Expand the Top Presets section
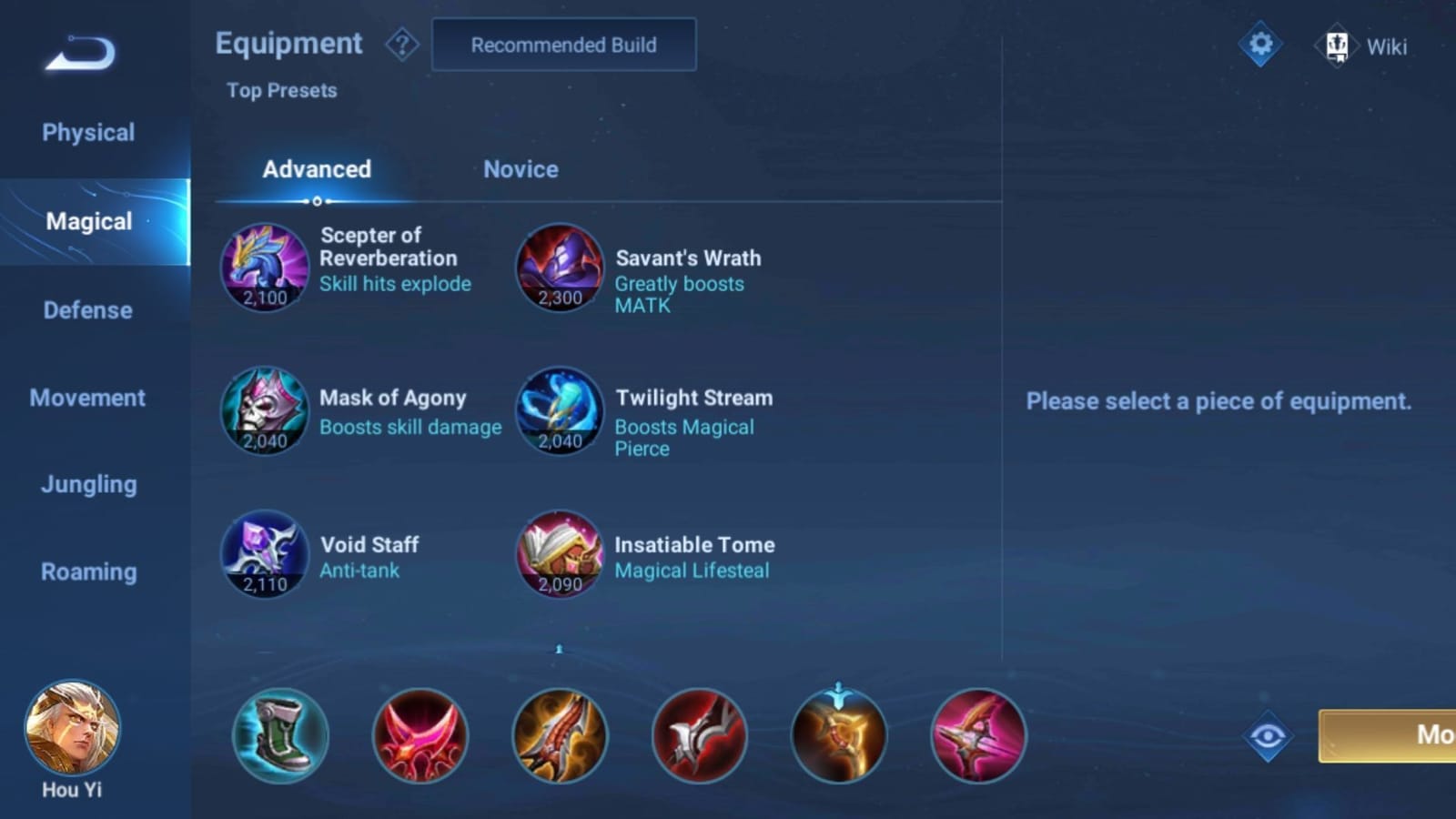This screenshot has width=1456, height=819. click(282, 90)
